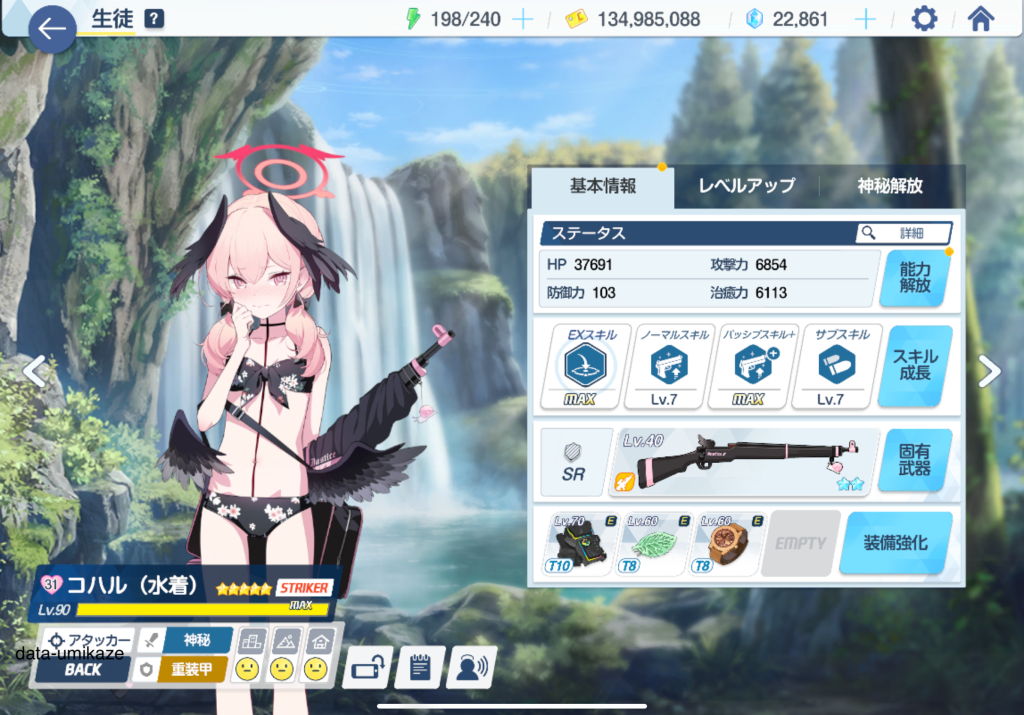Screen dimensions: 1024x715
Task: Select the EXスキル icon
Action: pyautogui.click(x=585, y=366)
